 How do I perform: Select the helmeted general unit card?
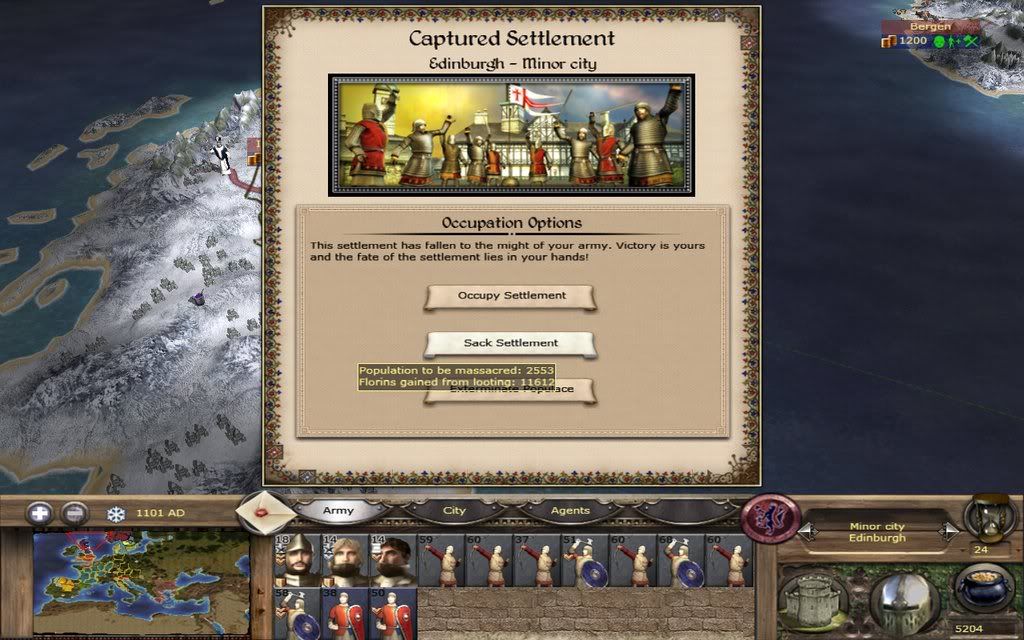tap(296, 560)
